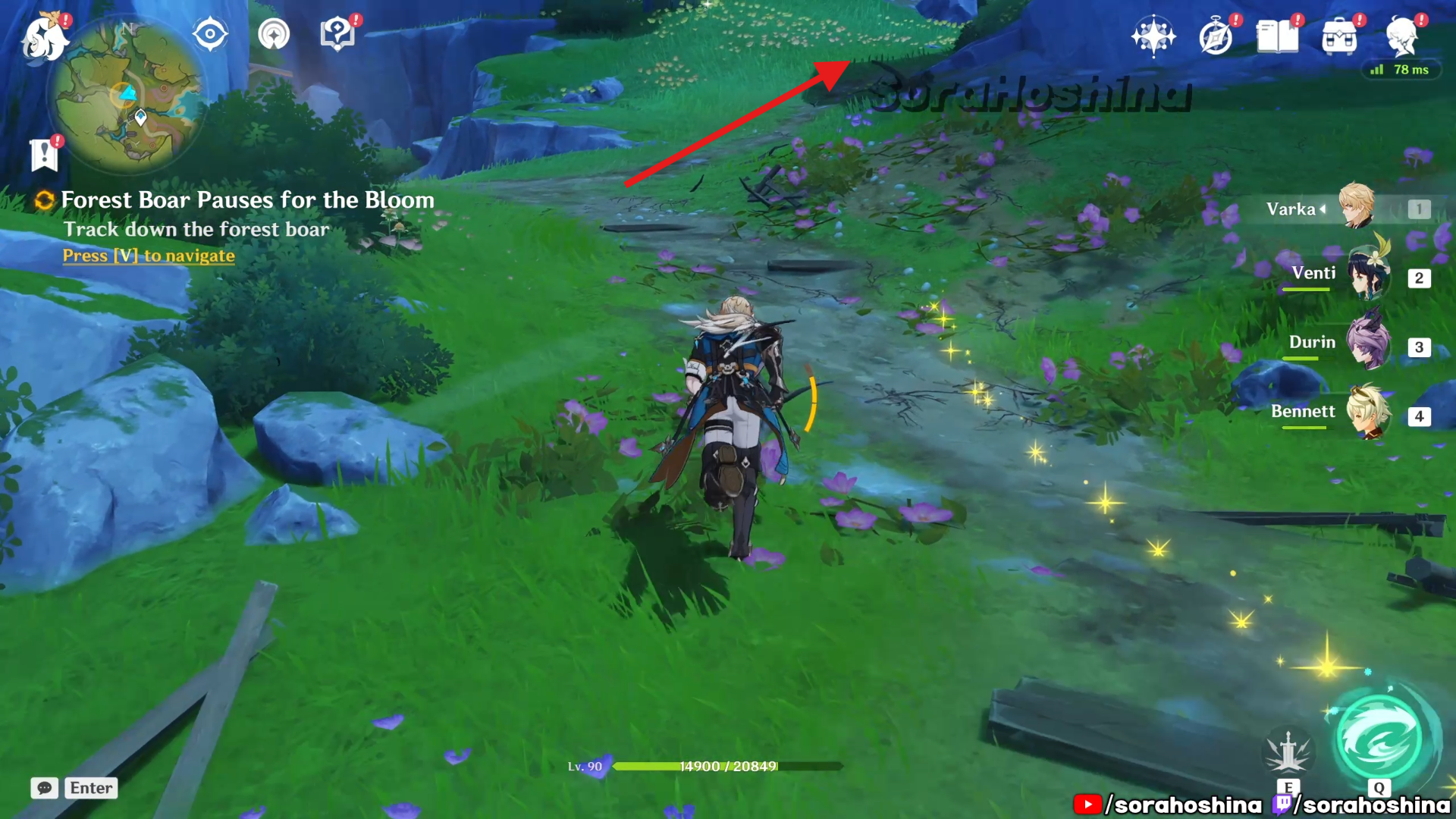
Task: Switch to party member Venti
Action: tap(1367, 276)
